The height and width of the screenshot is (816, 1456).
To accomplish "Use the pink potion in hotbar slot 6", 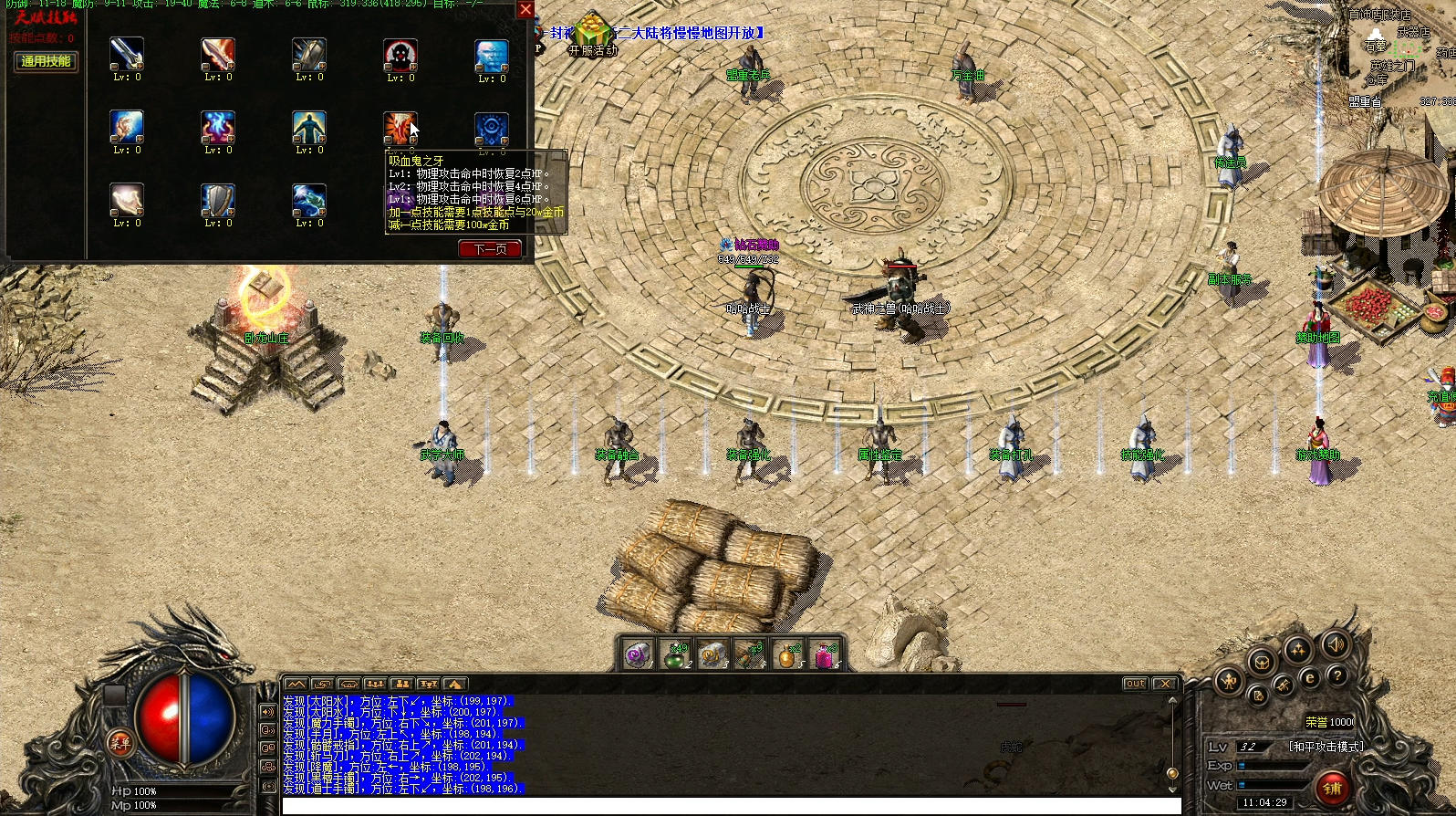I will [x=824, y=655].
